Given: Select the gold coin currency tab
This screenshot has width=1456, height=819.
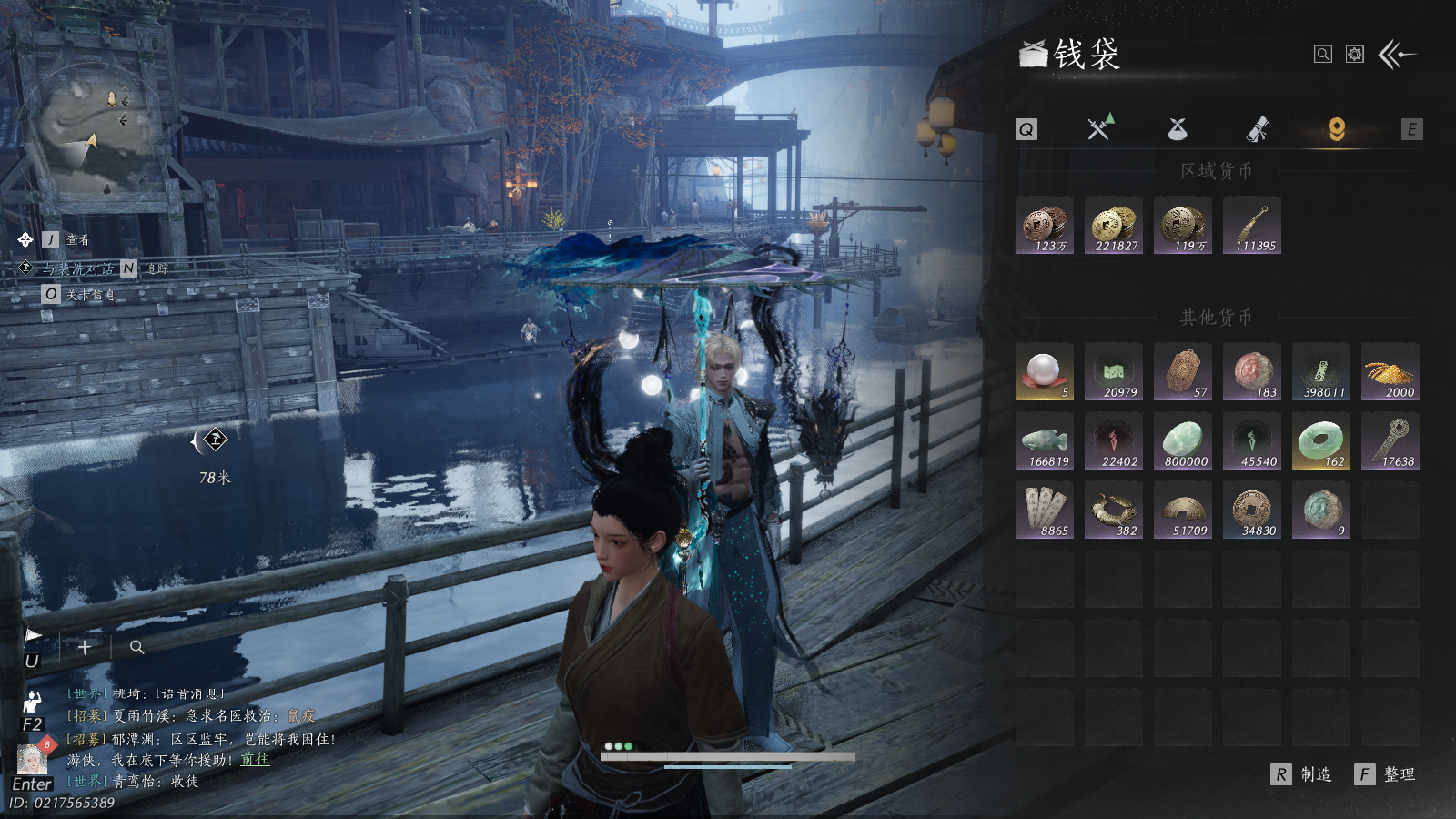Looking at the screenshot, I should (x=1336, y=129).
